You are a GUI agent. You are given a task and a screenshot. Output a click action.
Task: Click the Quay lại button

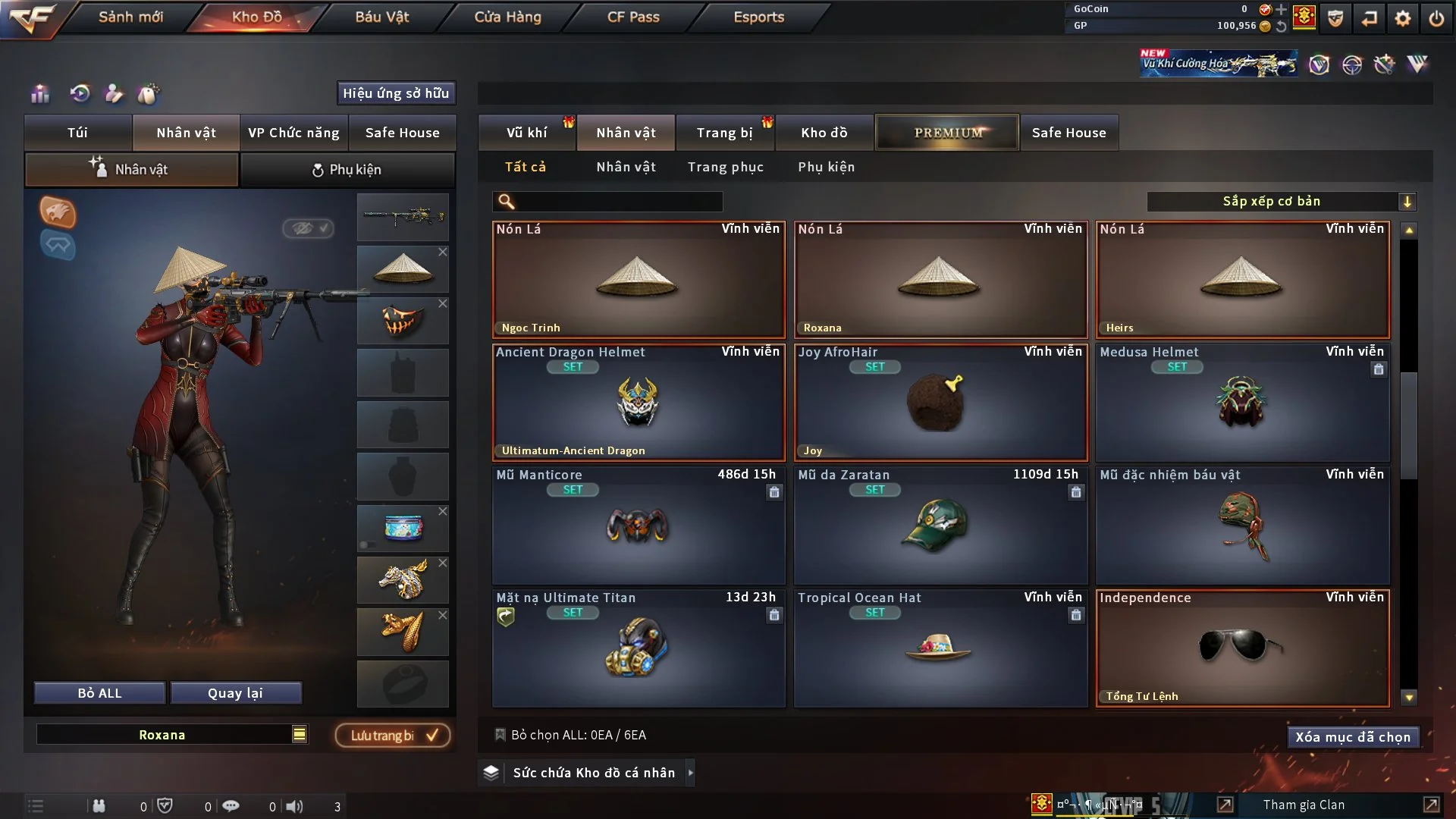coord(235,693)
